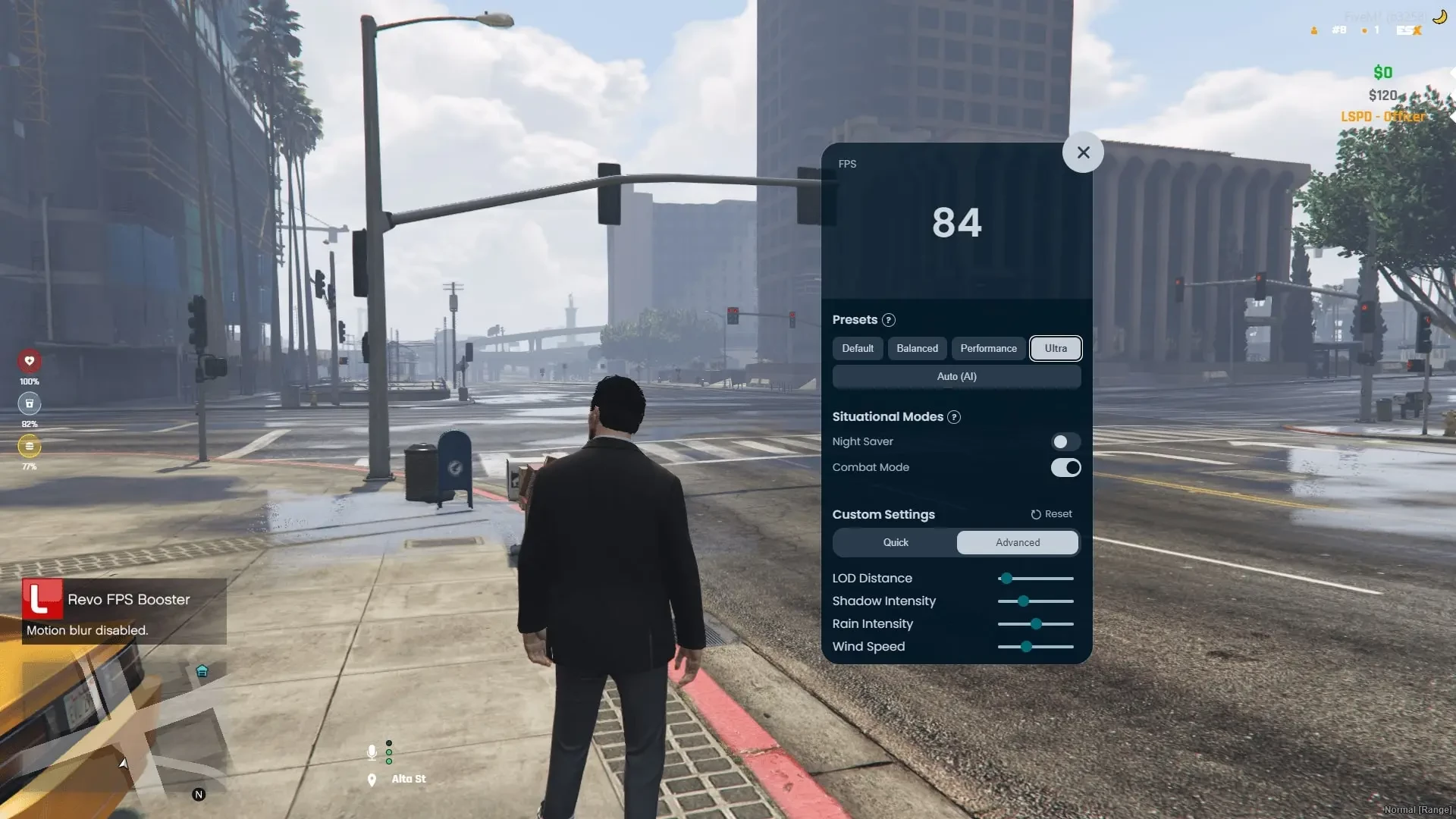This screenshot has height=819, width=1456.
Task: Turn off Combat Mode switch
Action: 1065,467
